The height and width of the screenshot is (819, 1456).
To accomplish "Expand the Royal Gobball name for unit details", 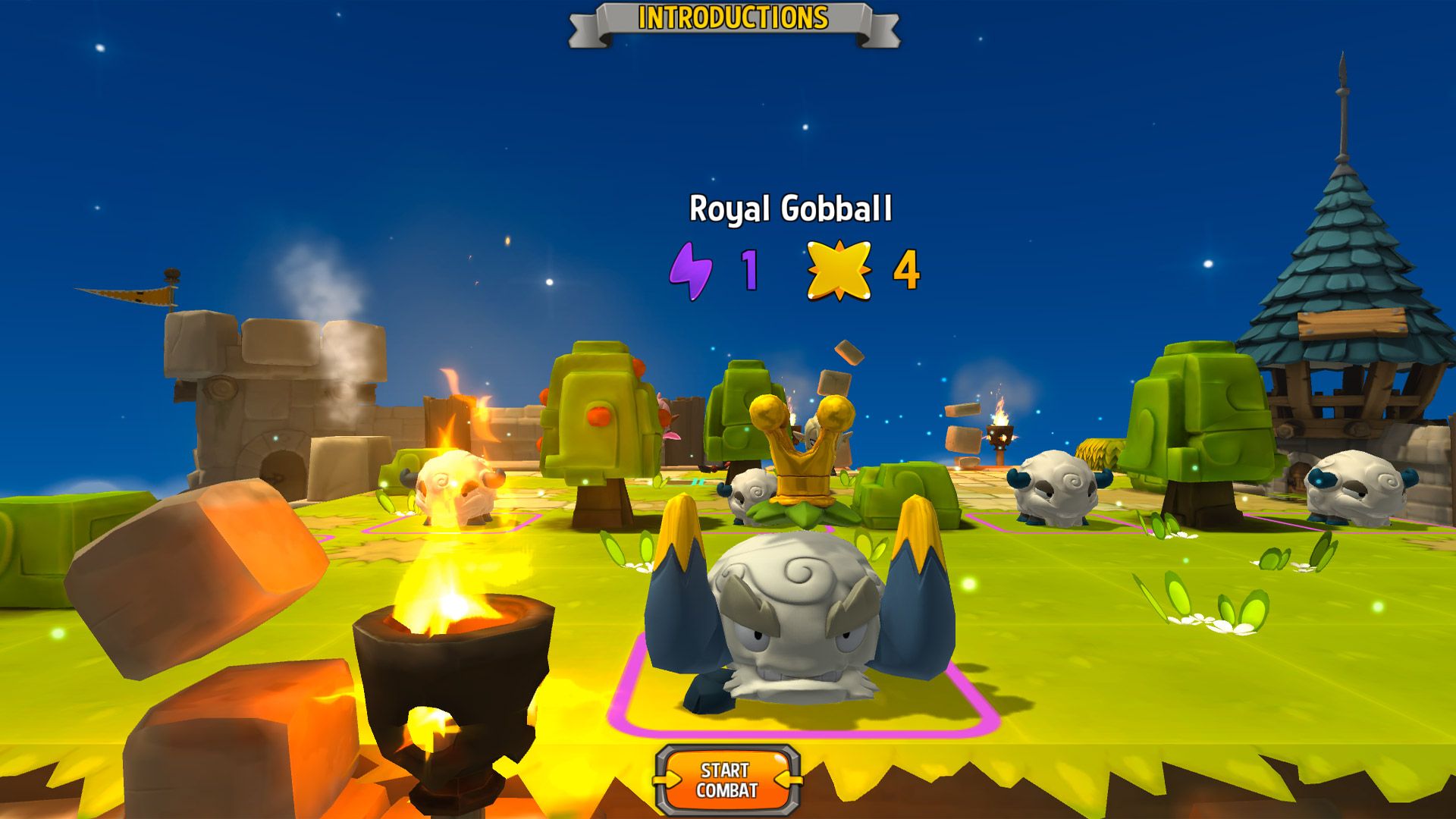I will [x=792, y=210].
